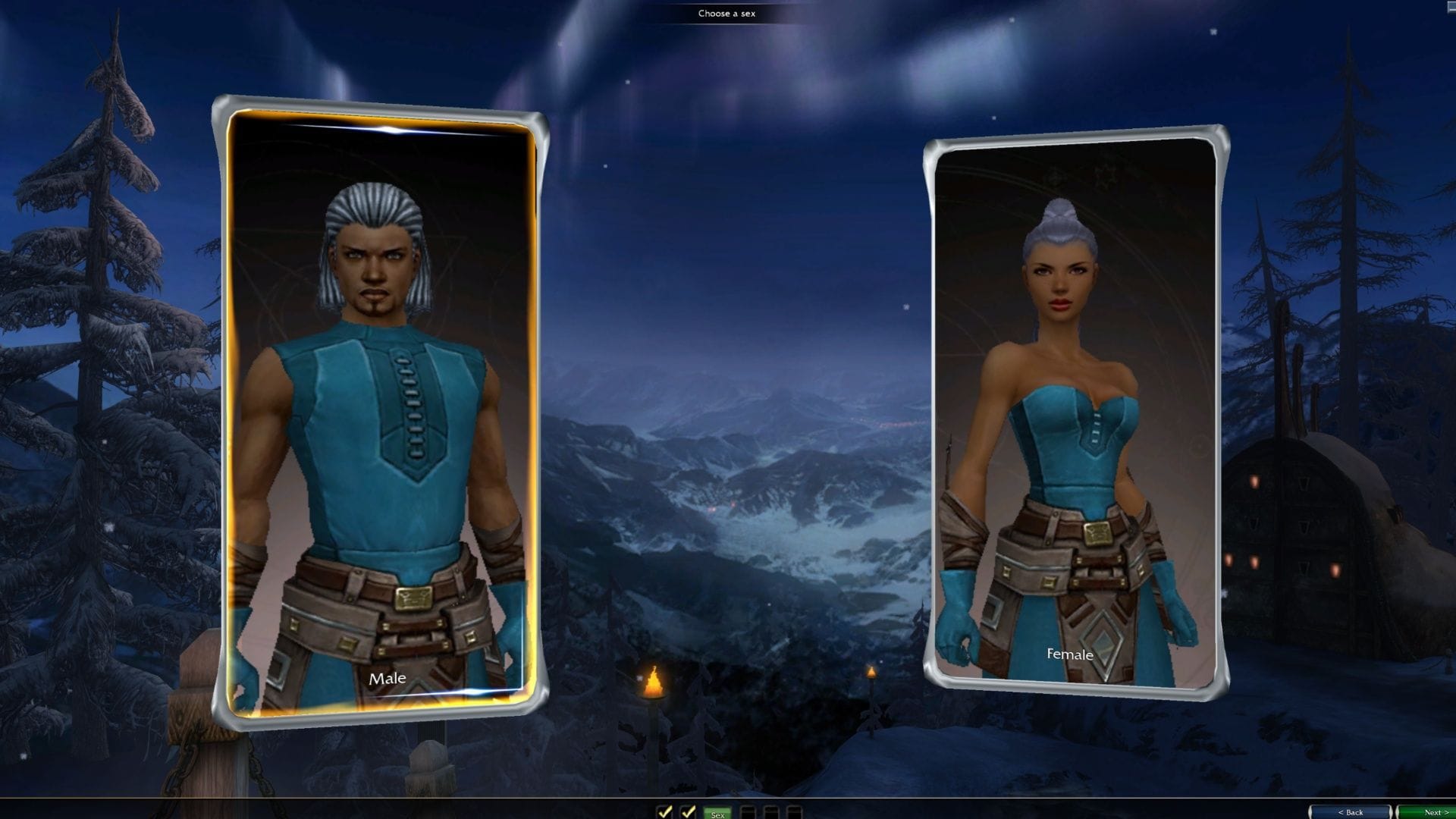Click the fourth step slot in the progress bar
Screen dimensions: 1456x819
[x=748, y=811]
